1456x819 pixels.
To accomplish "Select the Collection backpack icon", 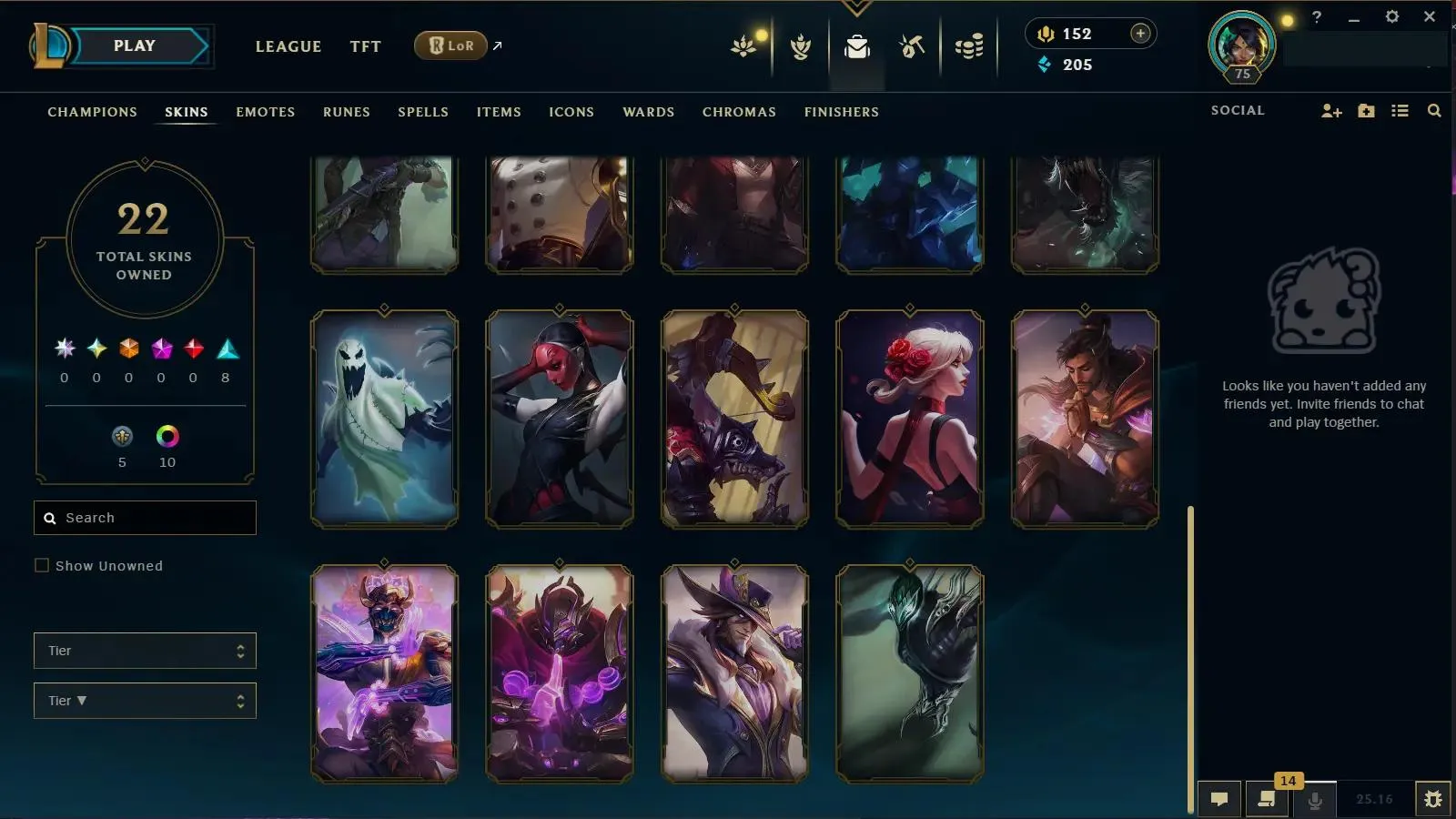I will coord(856,47).
